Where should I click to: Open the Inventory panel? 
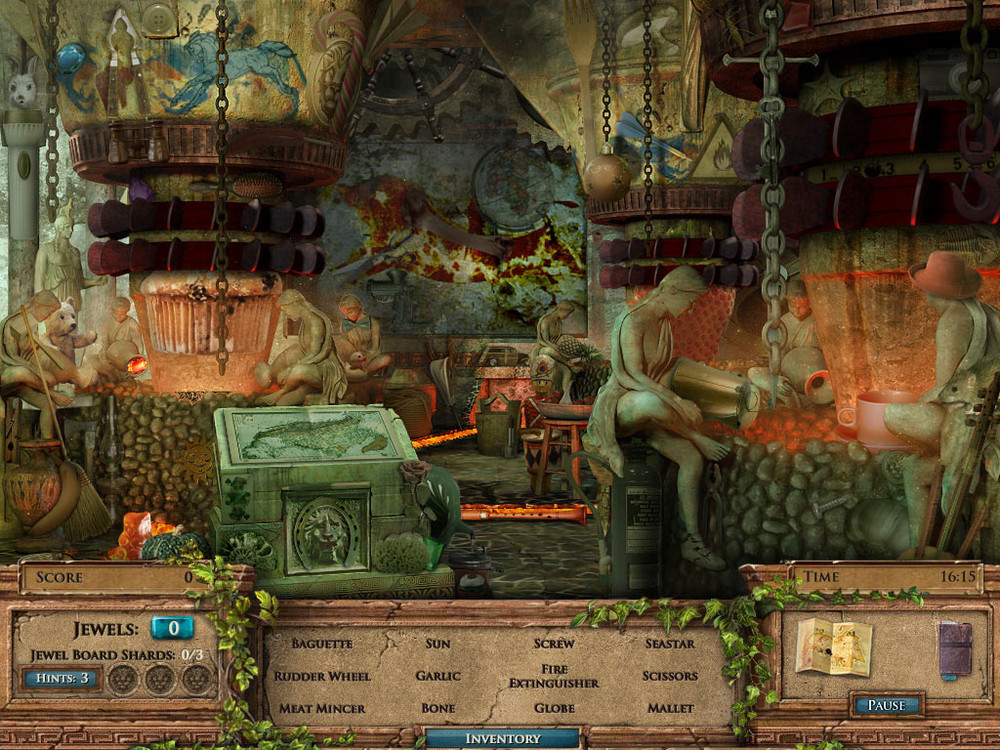[x=502, y=739]
